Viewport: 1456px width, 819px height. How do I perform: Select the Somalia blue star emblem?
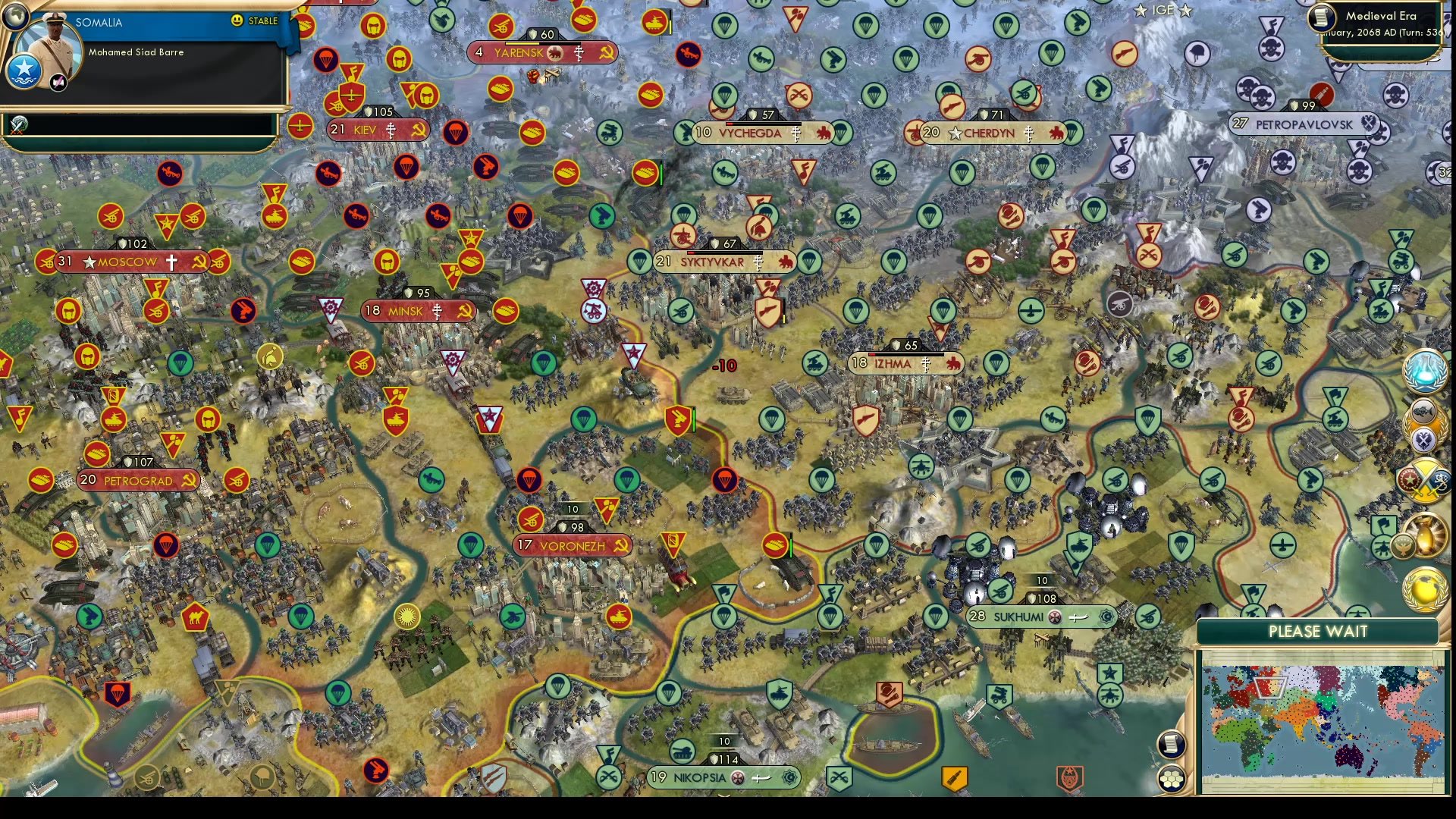click(x=24, y=73)
